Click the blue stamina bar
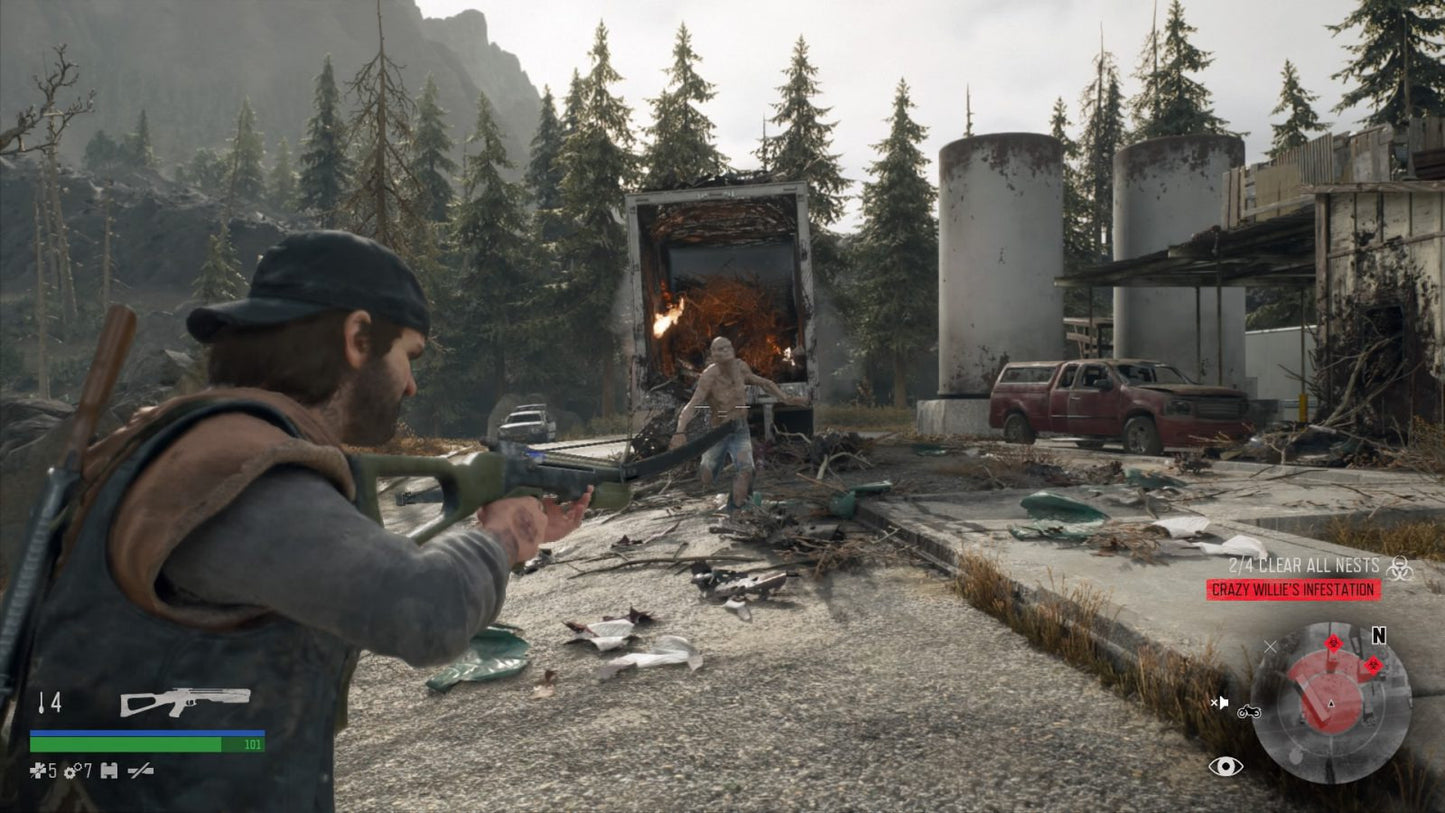This screenshot has width=1445, height=813. pos(145,733)
